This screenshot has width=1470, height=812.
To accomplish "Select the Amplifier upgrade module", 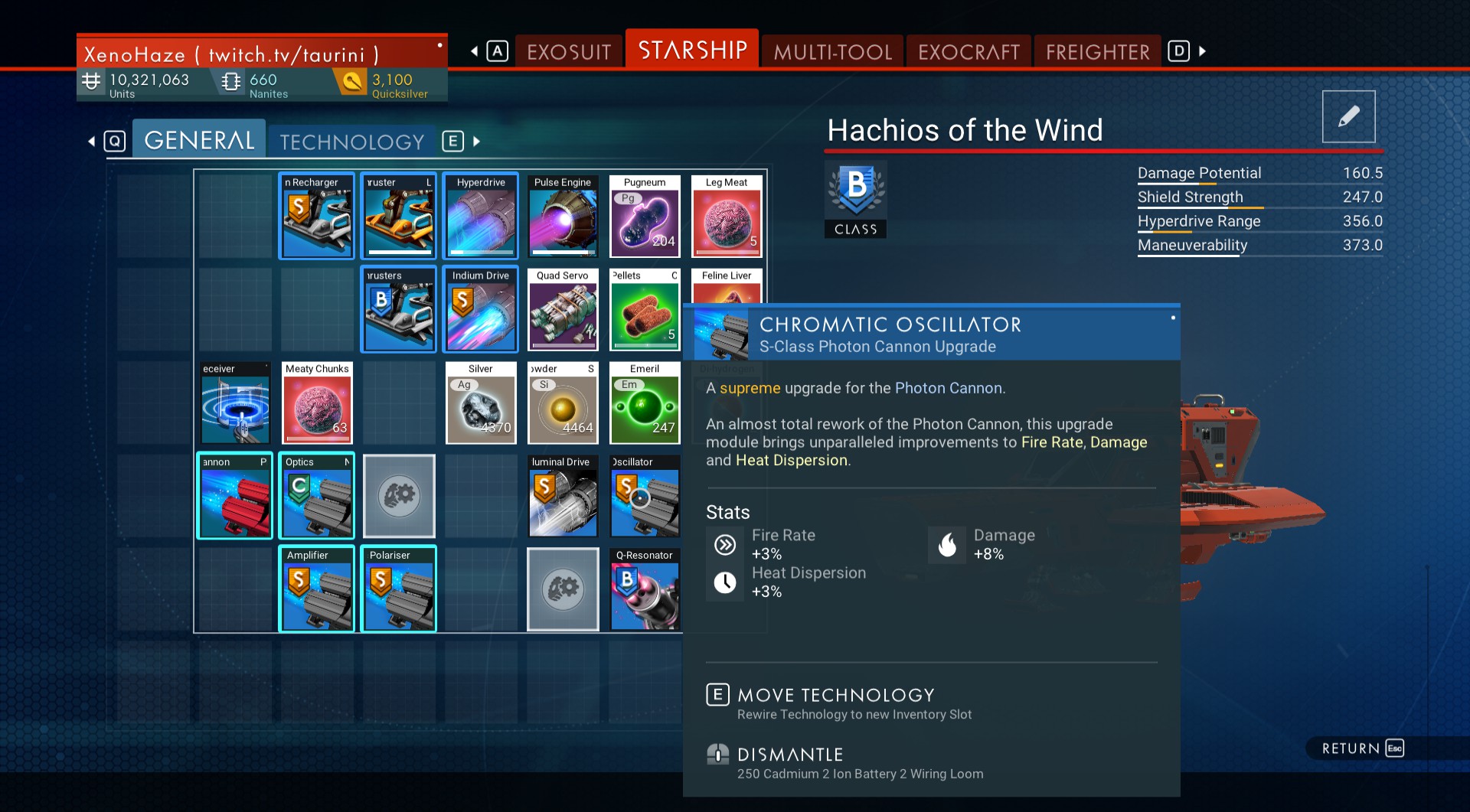I will click(316, 589).
